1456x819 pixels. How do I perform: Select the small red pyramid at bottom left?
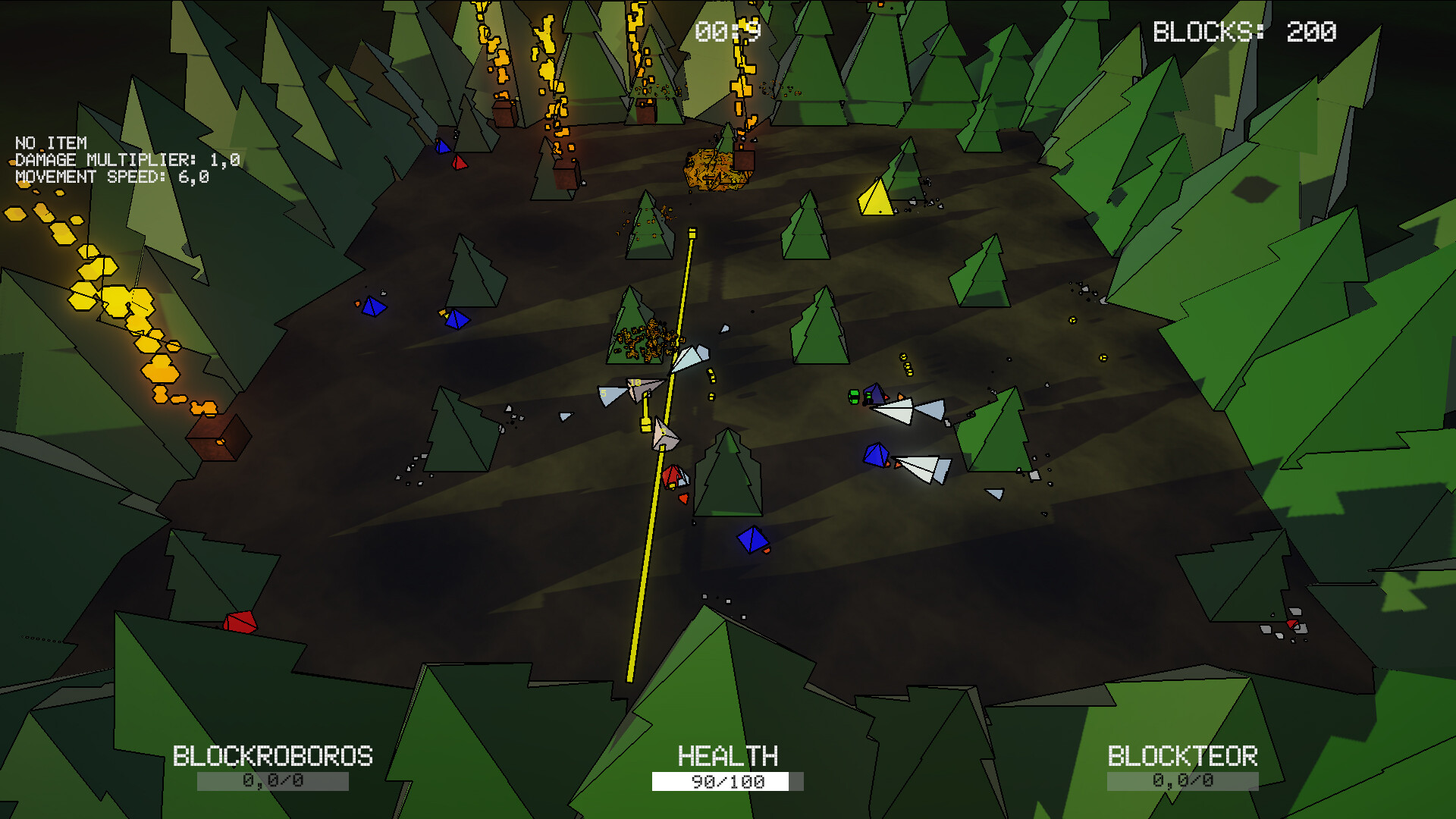[x=240, y=621]
